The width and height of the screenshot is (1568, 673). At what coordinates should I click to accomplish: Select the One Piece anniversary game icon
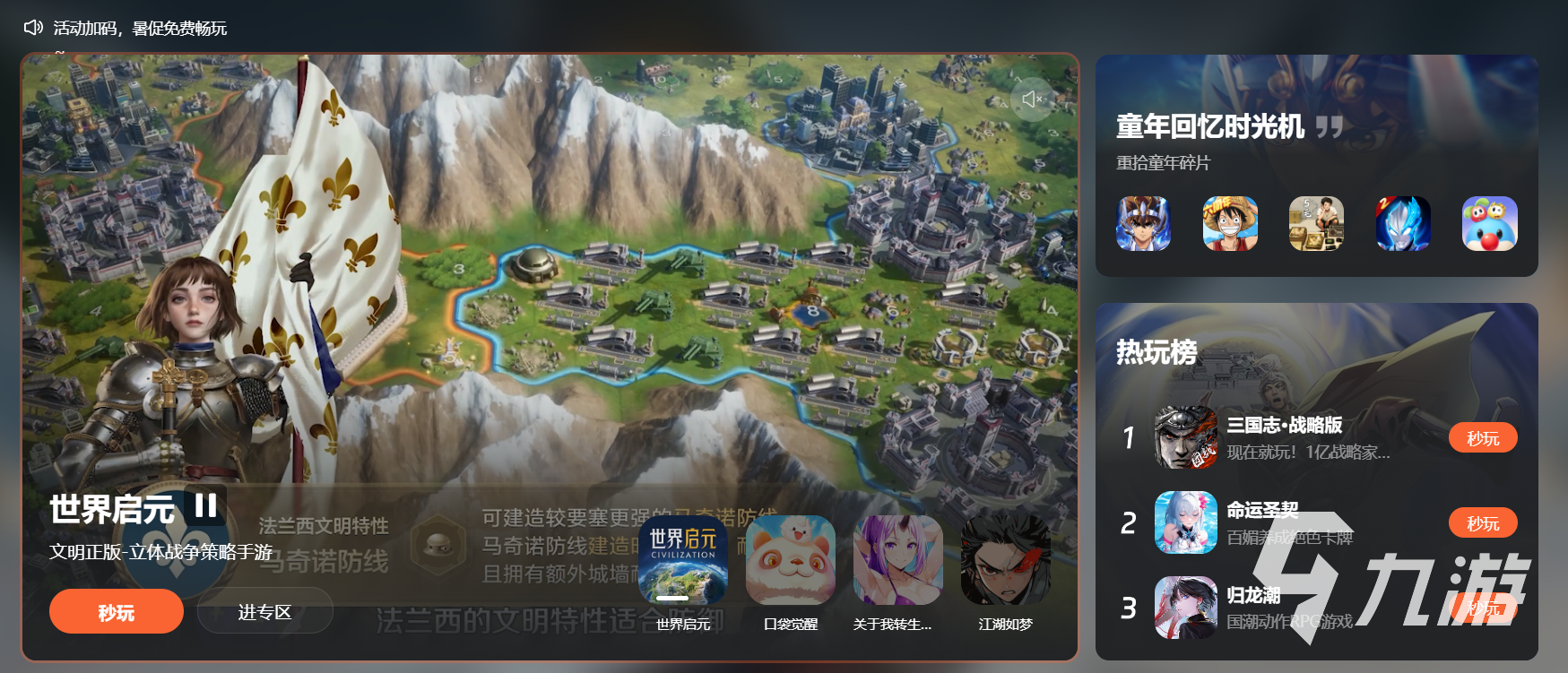(1230, 224)
